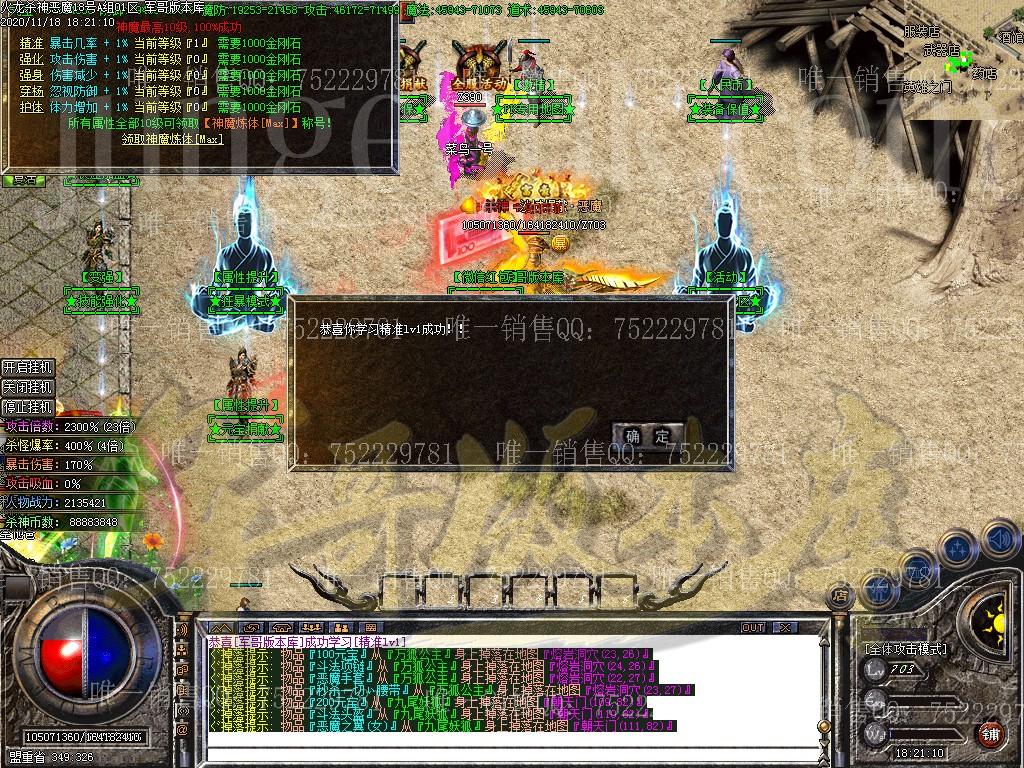Open the 店 shop round icon
This screenshot has height=768, width=1024.
[x=840, y=596]
